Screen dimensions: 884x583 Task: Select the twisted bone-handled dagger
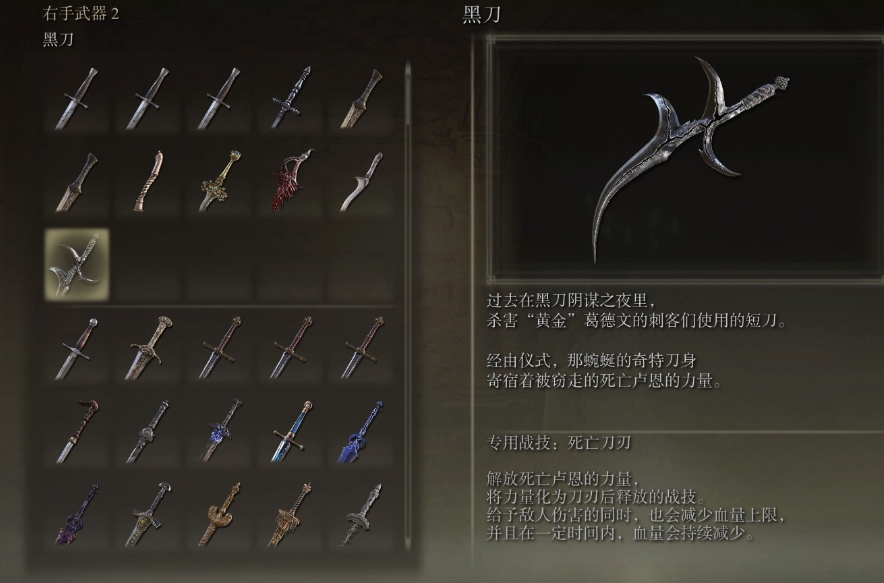pos(149,181)
